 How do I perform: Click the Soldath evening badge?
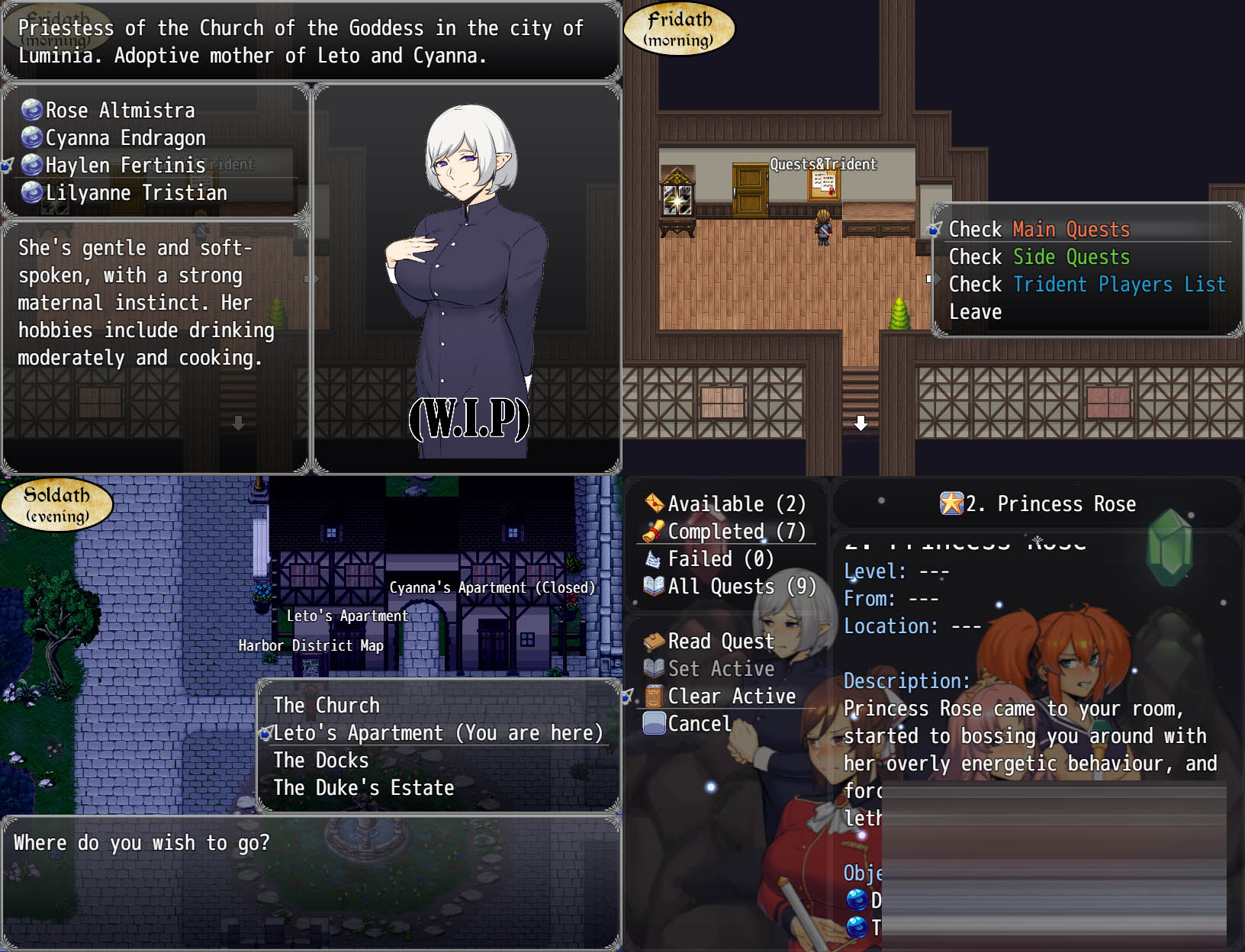pos(56,503)
